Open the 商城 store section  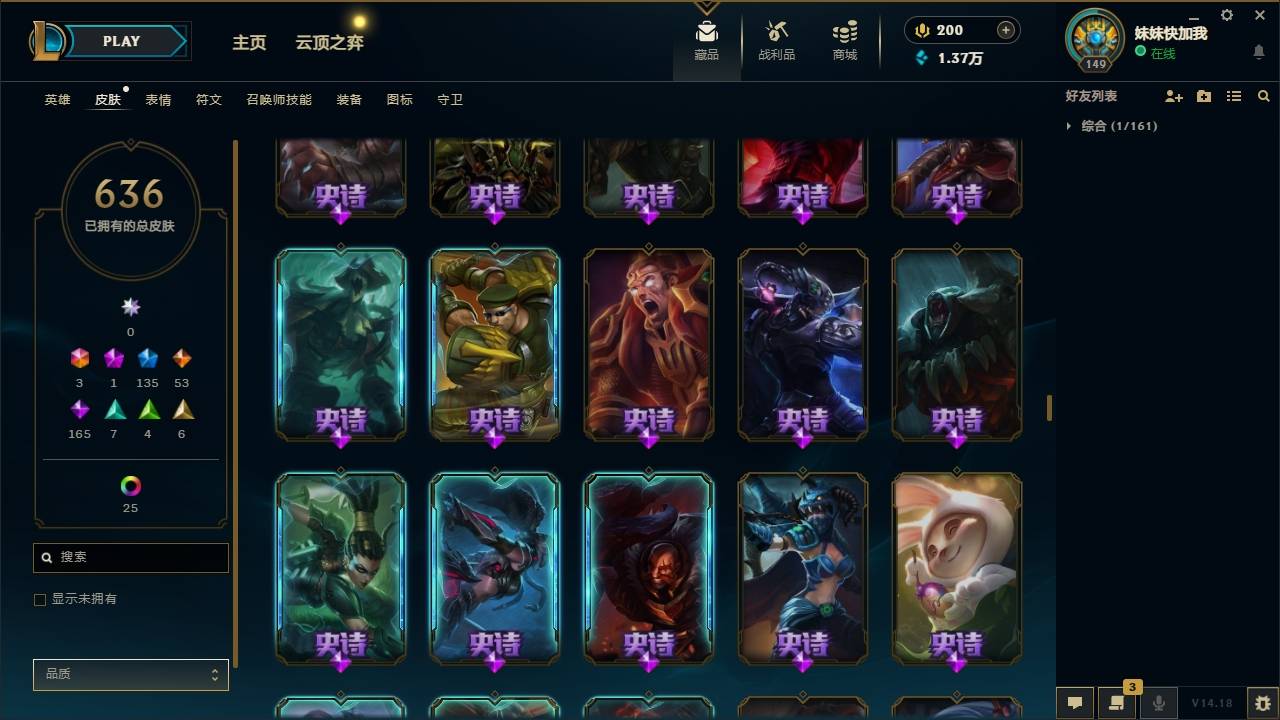pos(843,40)
